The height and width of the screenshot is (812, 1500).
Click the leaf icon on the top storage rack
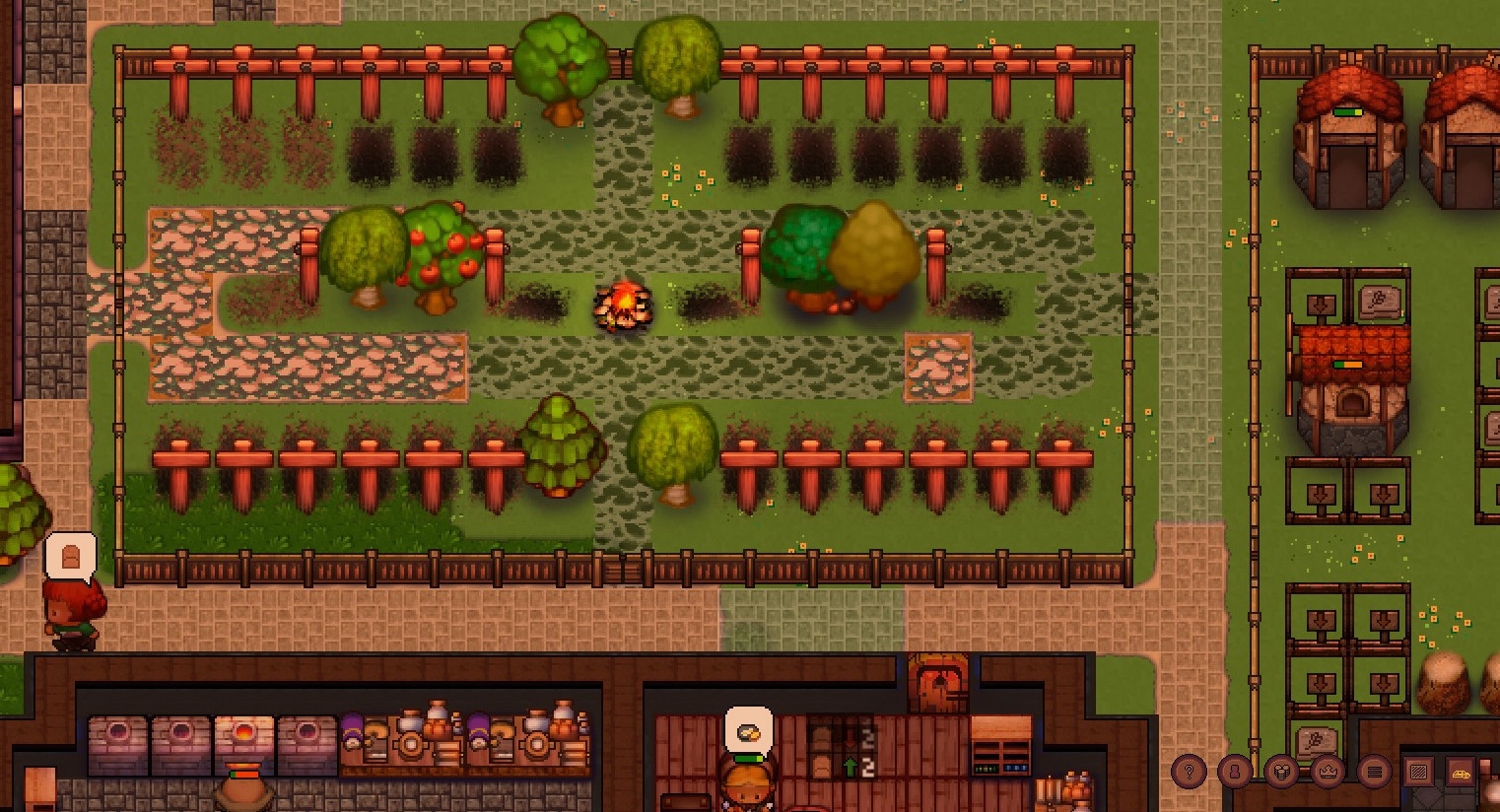coord(1379,299)
